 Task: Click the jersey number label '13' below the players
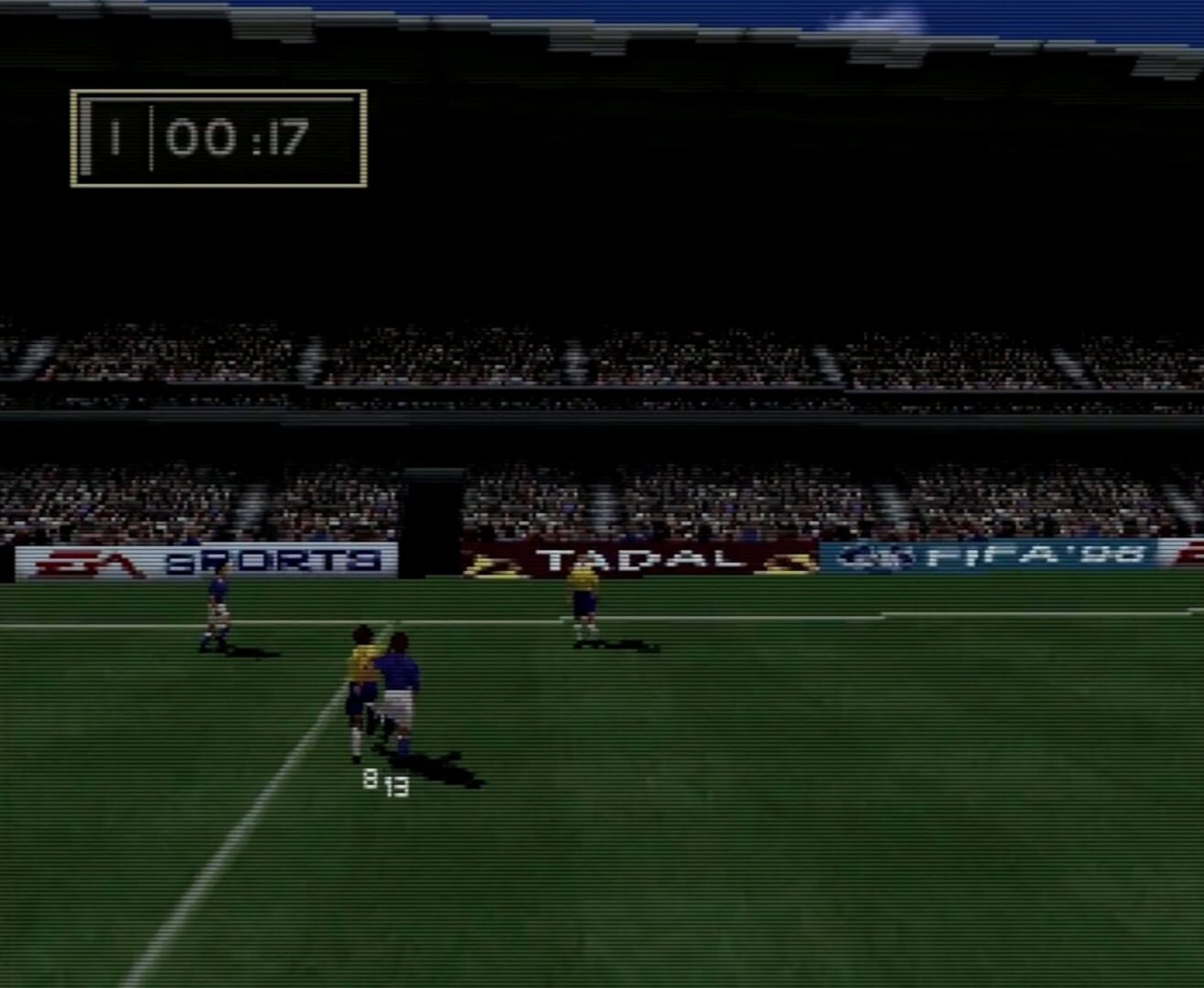click(x=396, y=787)
